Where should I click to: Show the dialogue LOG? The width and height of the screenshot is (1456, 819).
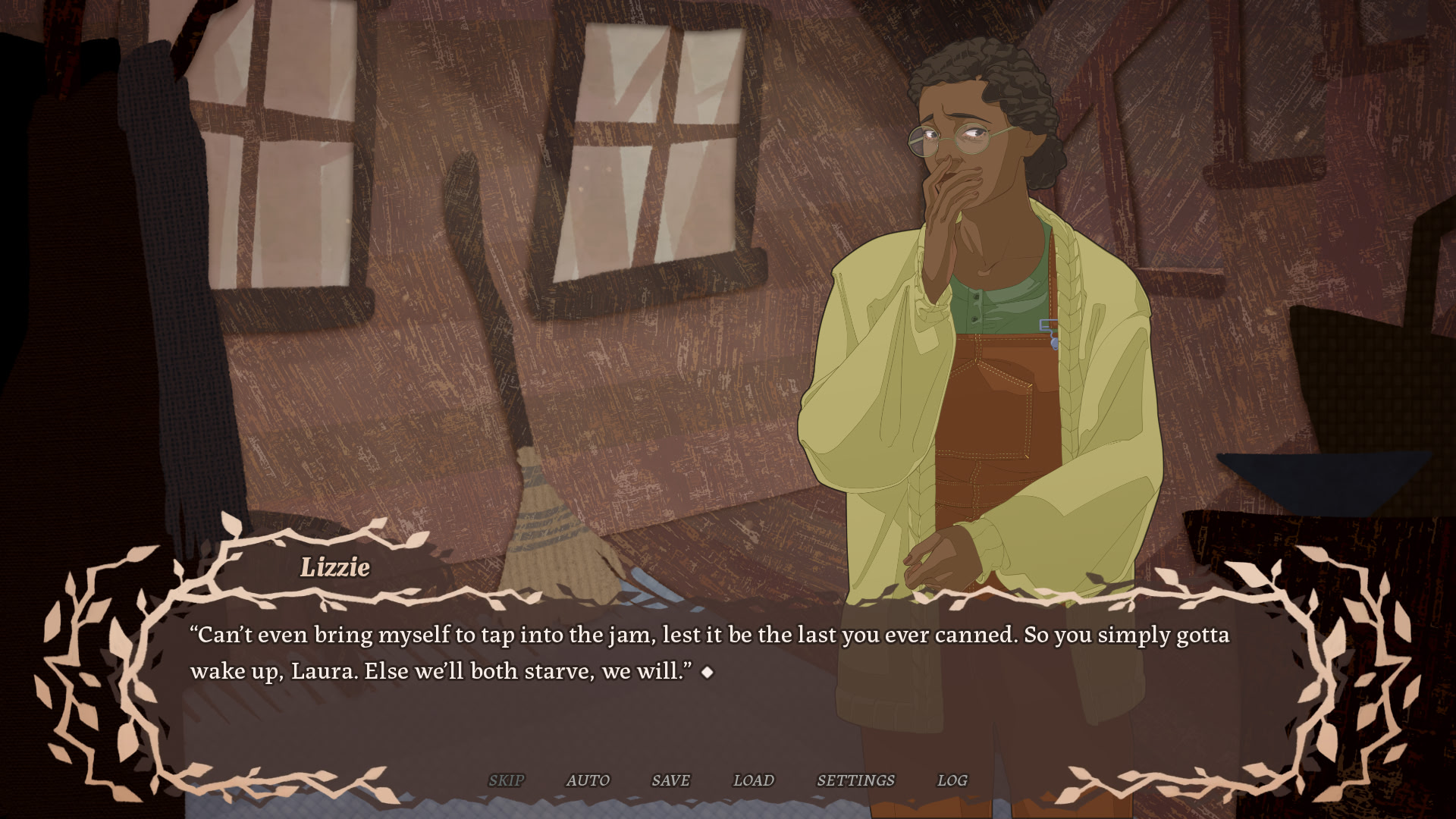pyautogui.click(x=952, y=780)
